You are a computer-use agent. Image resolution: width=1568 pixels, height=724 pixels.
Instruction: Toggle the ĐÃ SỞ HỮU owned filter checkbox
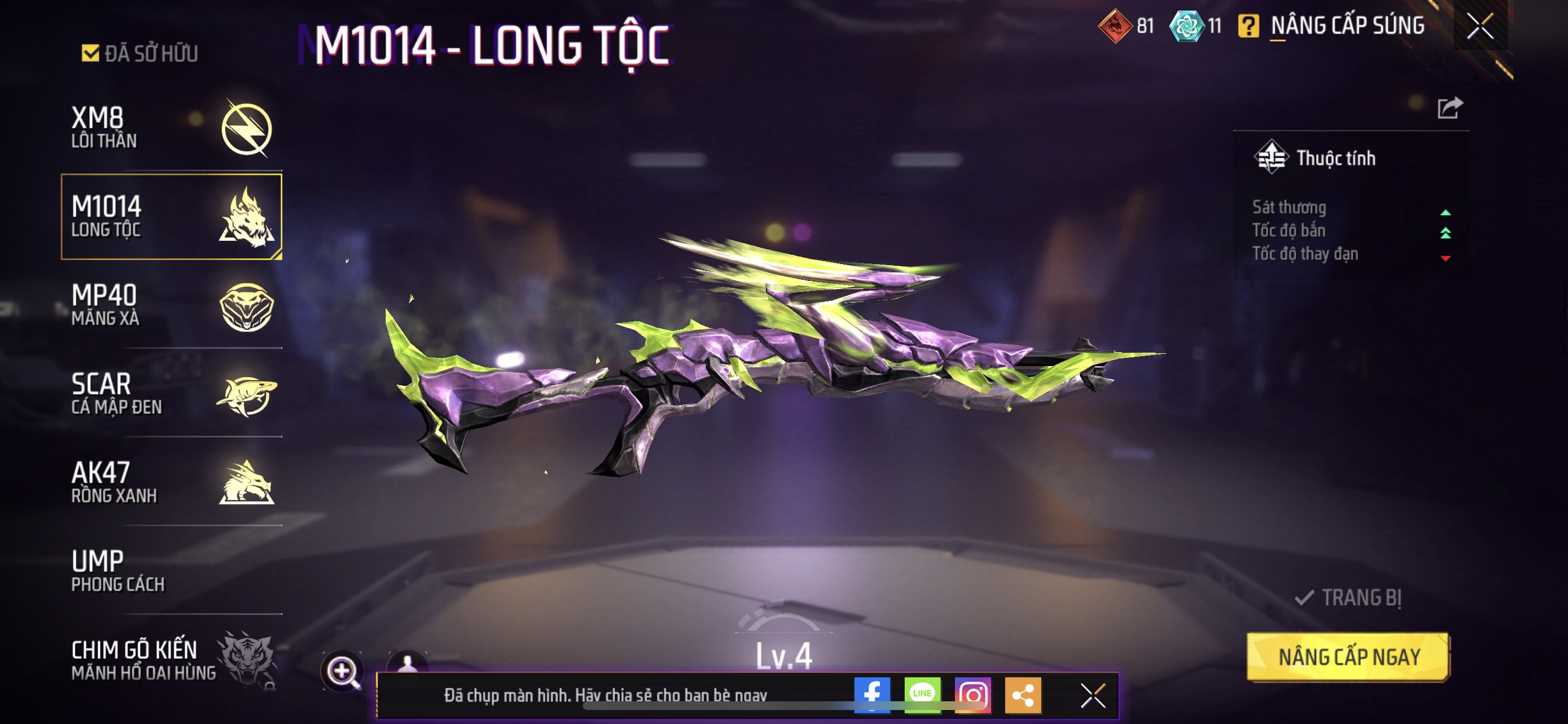90,54
